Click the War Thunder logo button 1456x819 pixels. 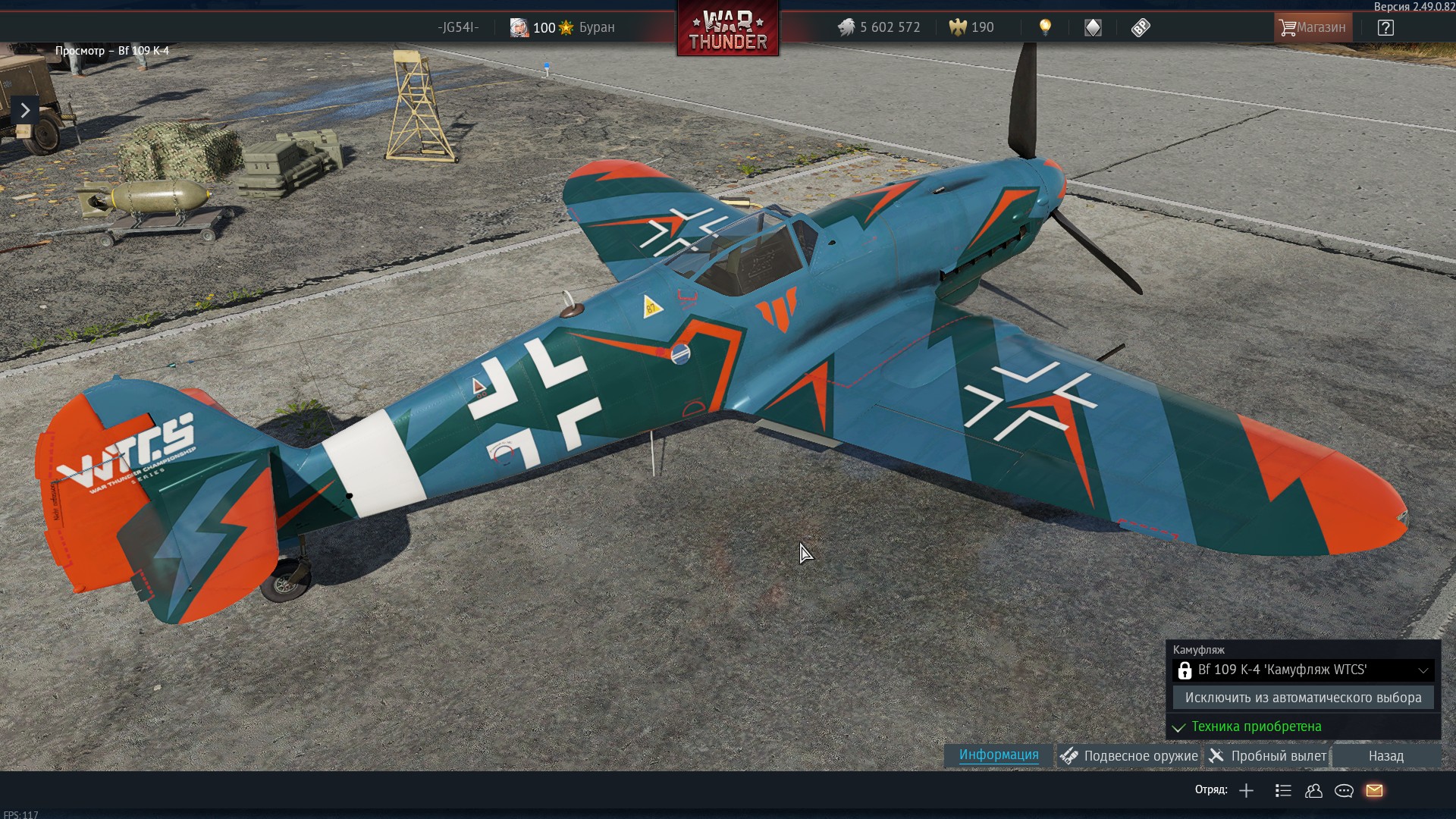728,29
